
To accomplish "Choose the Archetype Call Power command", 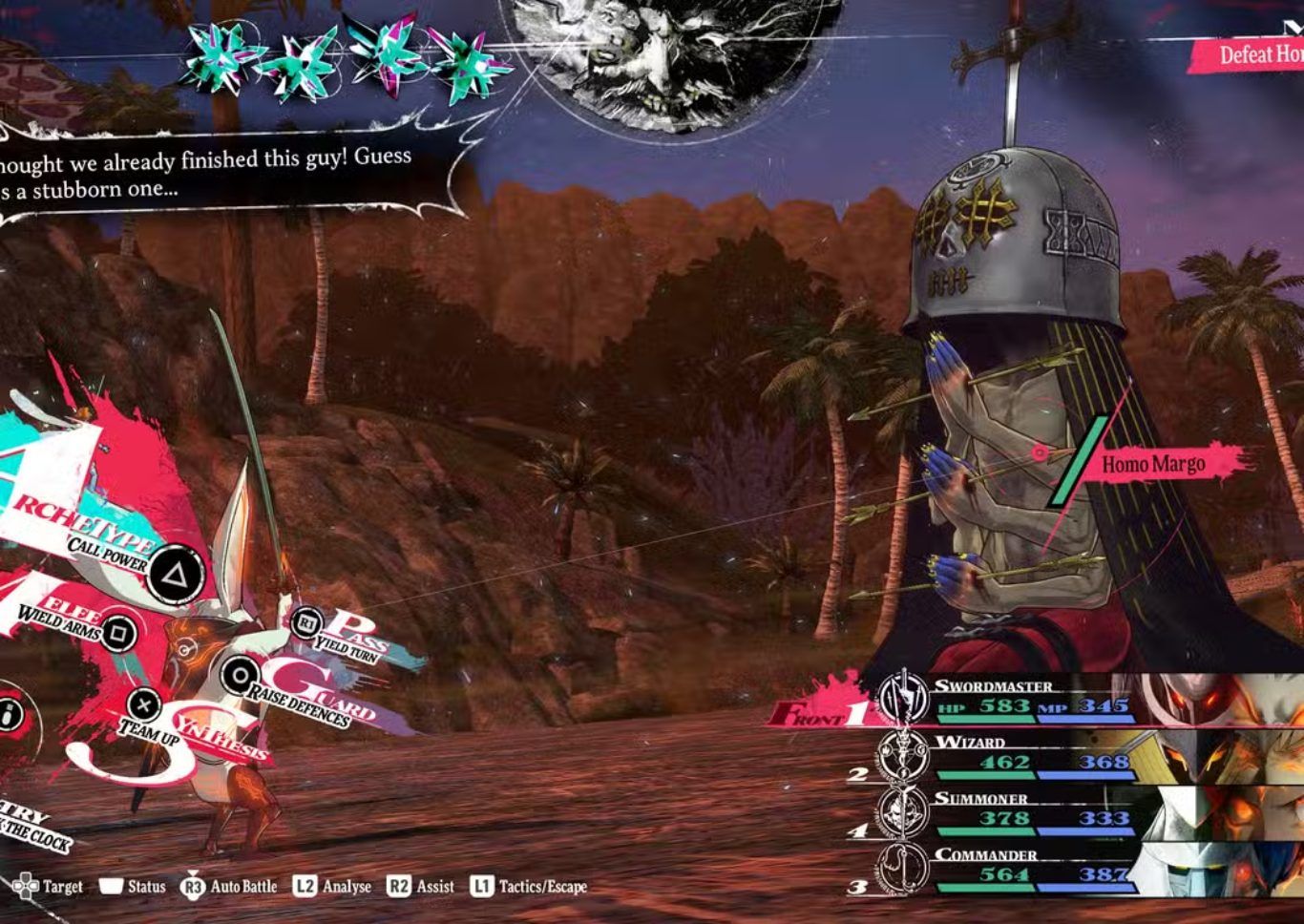I will click(176, 574).
